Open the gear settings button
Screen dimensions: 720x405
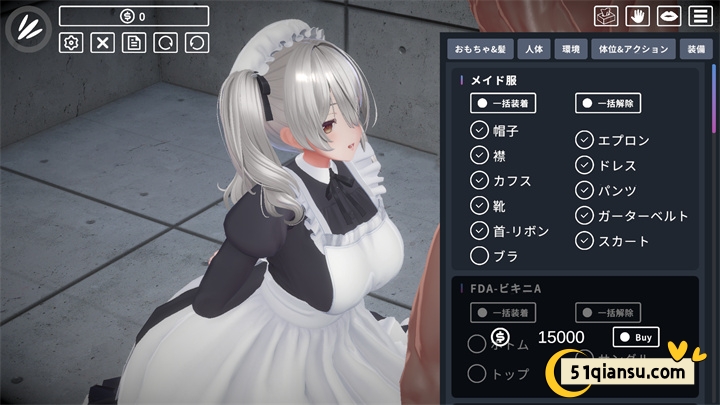[x=70, y=42]
